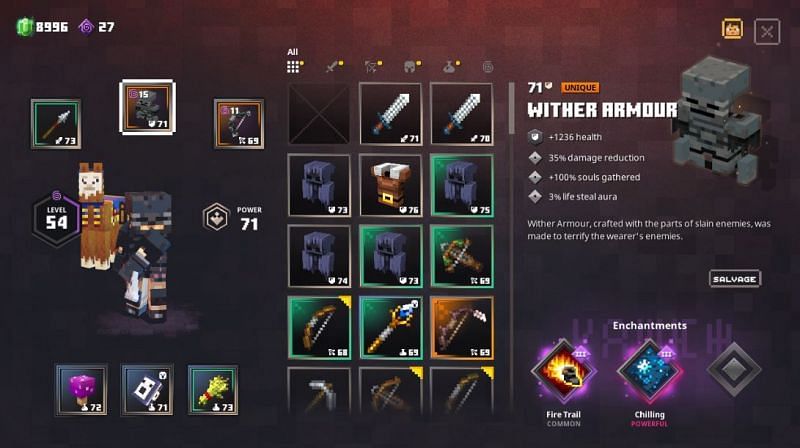This screenshot has width=800, height=448.
Task: Pick the blue and gold staff item
Action: tap(390, 327)
